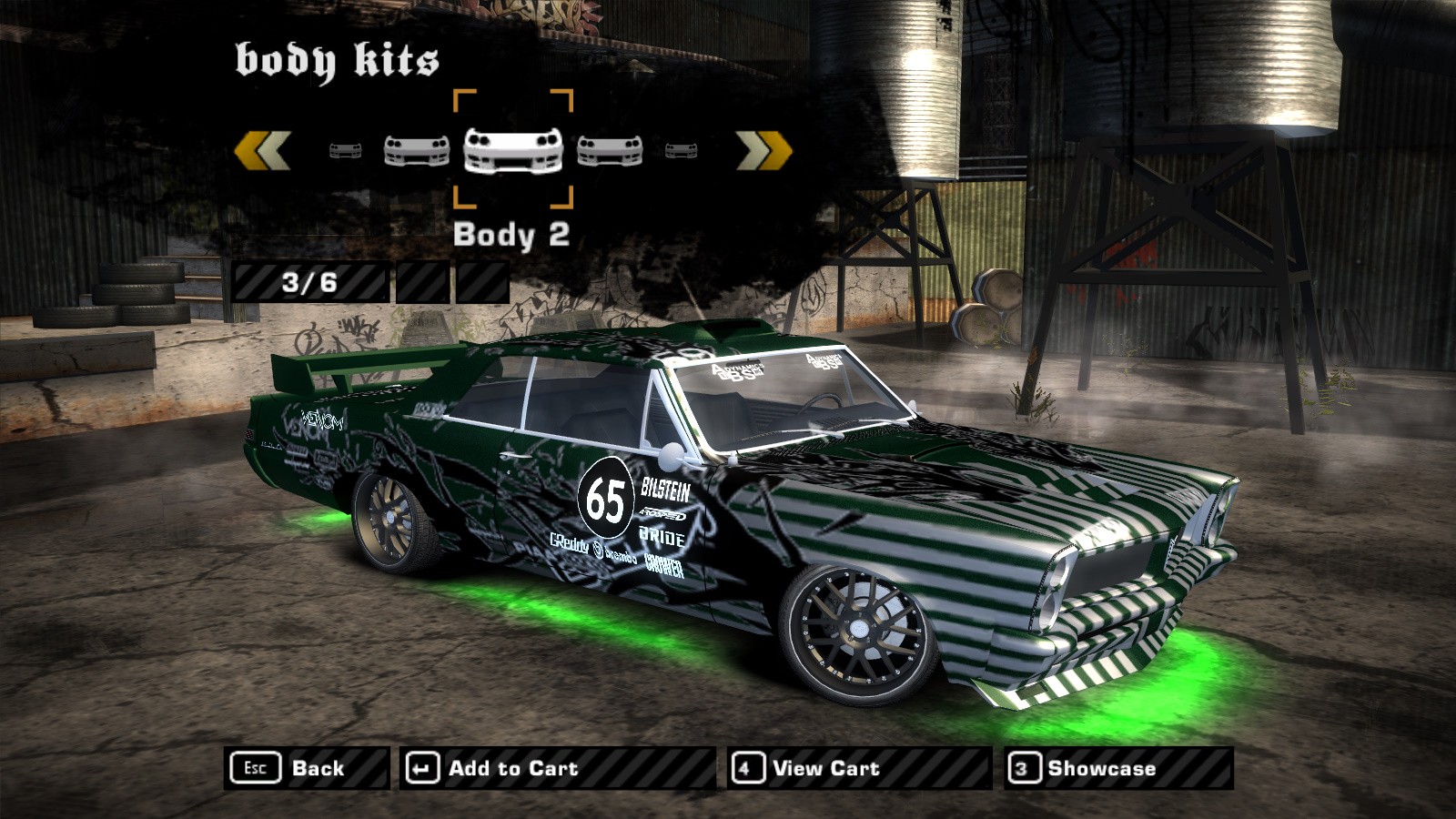The width and height of the screenshot is (1456, 819).
Task: Go back with the Back button
Action: [x=306, y=768]
